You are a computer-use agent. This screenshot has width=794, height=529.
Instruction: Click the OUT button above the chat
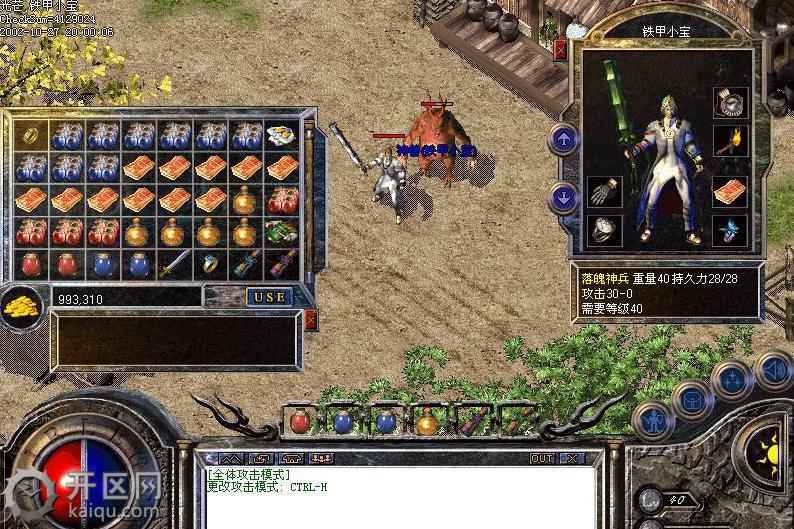coord(541,458)
